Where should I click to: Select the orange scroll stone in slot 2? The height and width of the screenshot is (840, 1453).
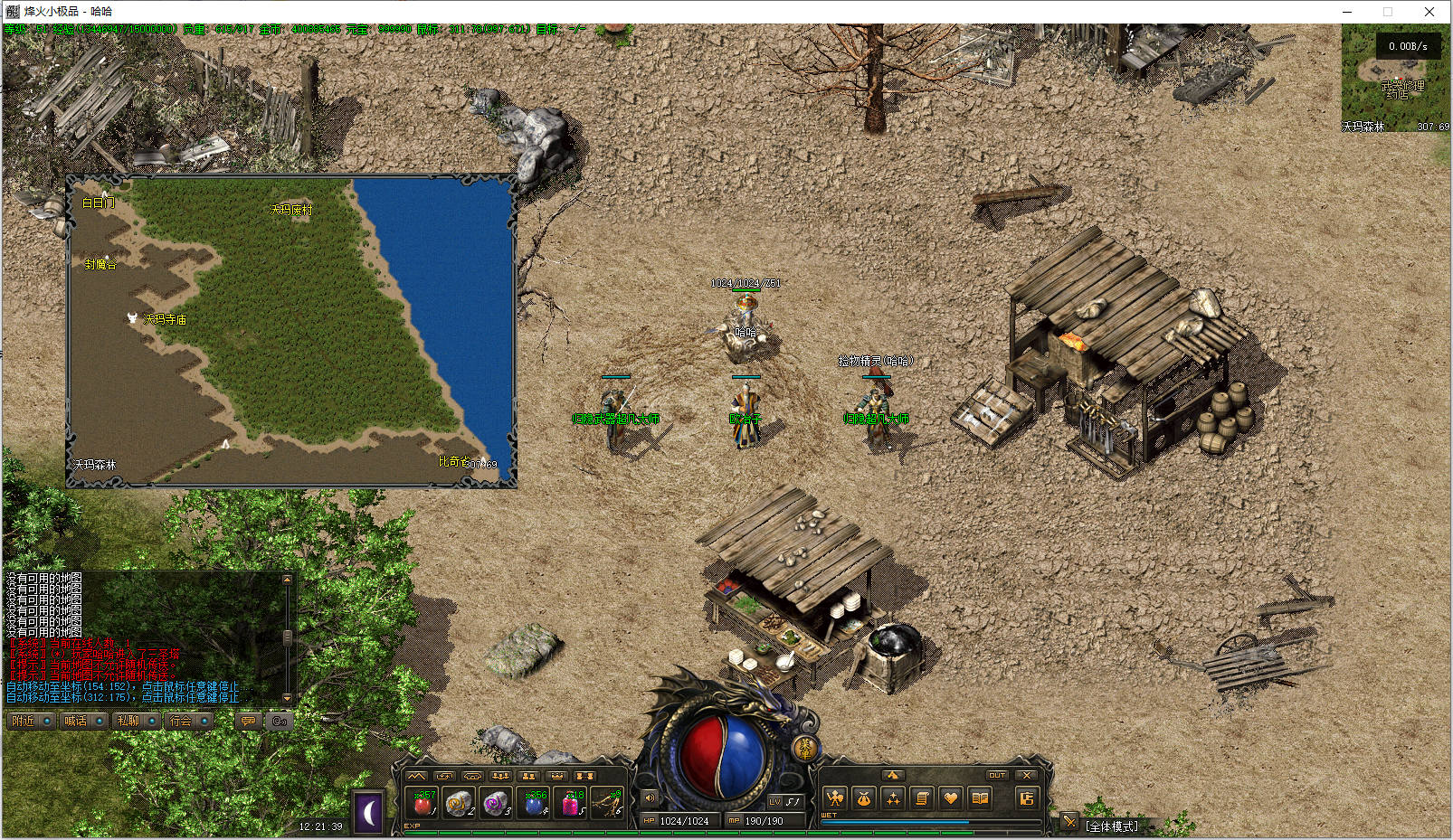tap(460, 803)
